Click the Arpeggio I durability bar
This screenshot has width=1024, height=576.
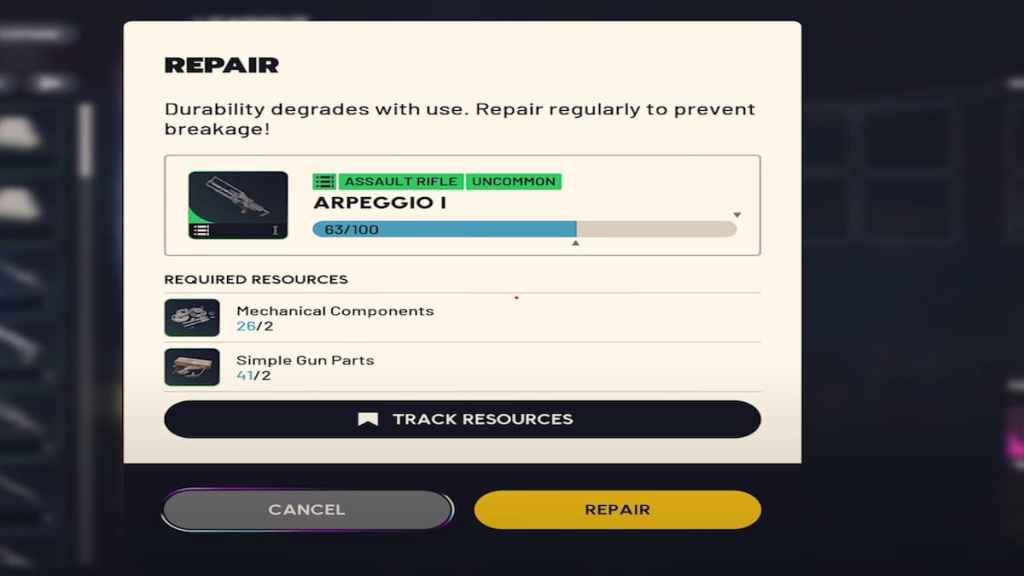(x=524, y=229)
